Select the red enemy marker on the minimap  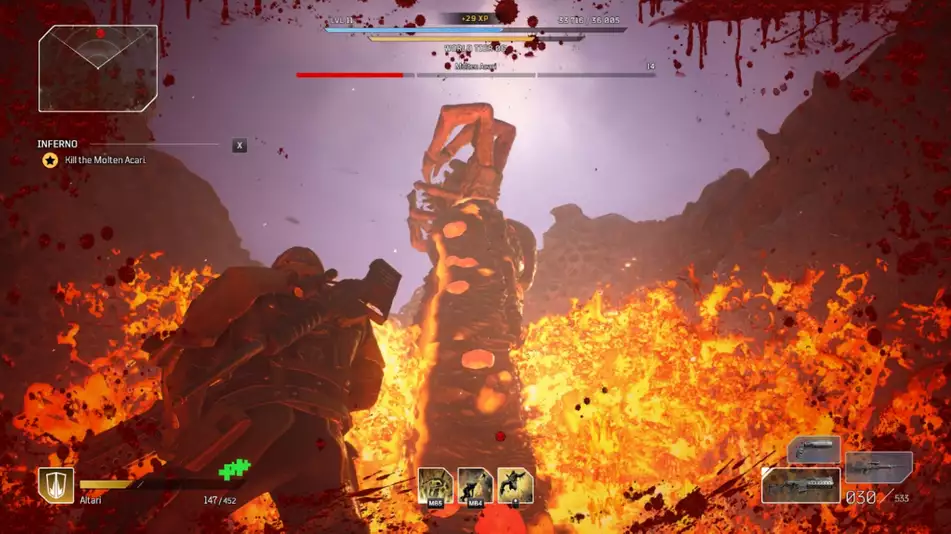click(x=100, y=33)
